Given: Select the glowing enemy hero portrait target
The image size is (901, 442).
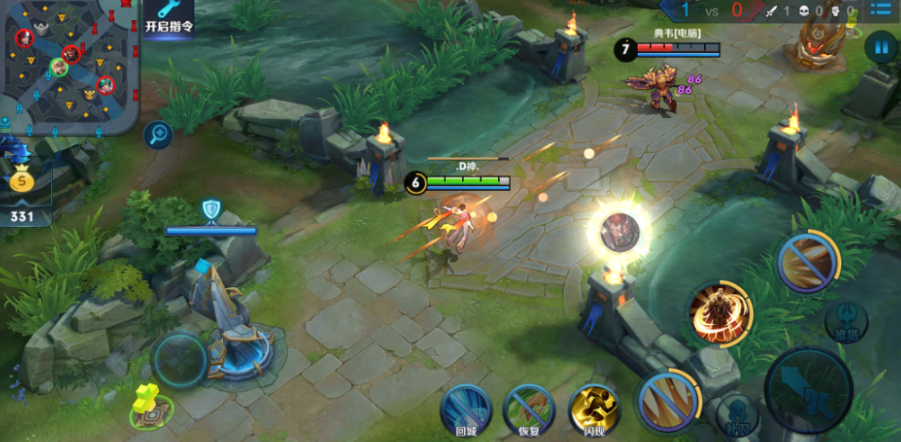Looking at the screenshot, I should [x=619, y=231].
